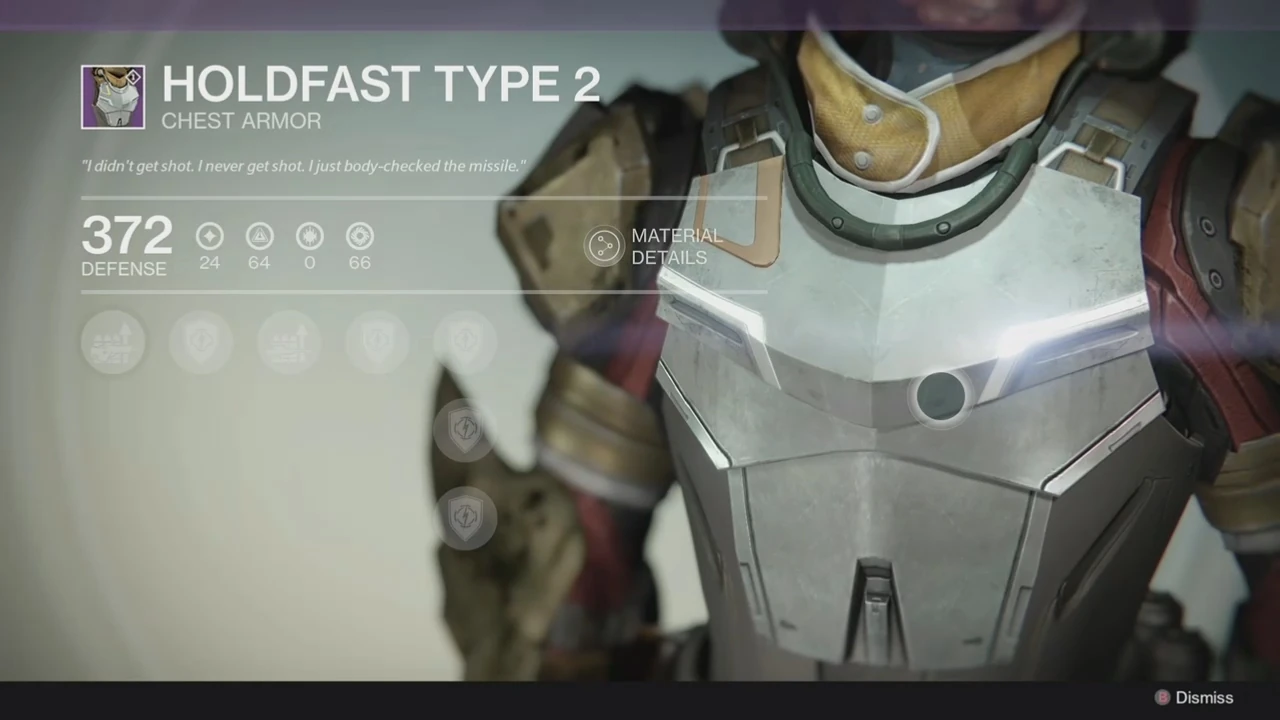Open details under the 372 Defense stat
This screenshot has width=1280, height=720.
(x=126, y=245)
